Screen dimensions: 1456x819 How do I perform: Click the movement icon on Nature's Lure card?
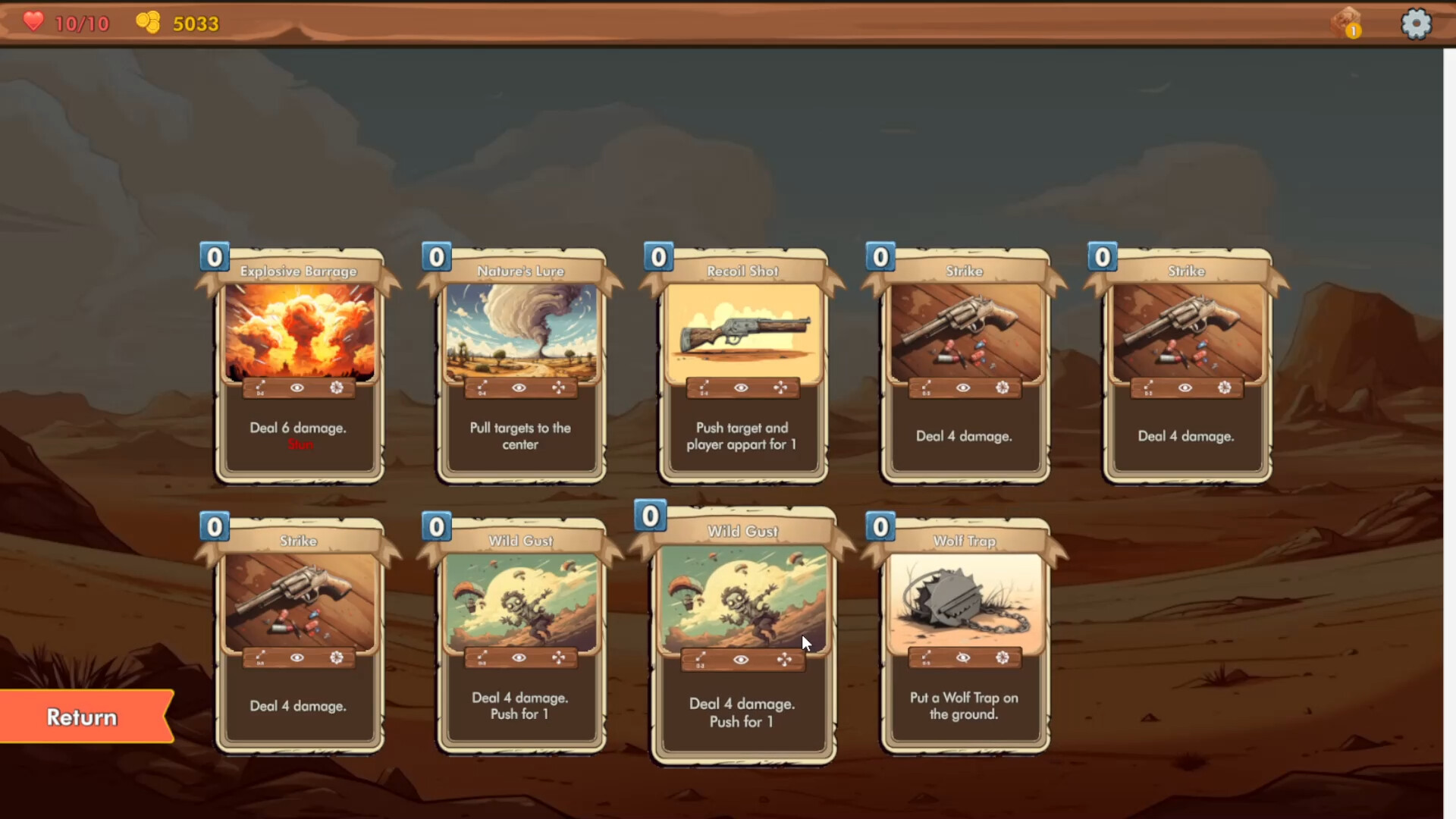coord(560,388)
